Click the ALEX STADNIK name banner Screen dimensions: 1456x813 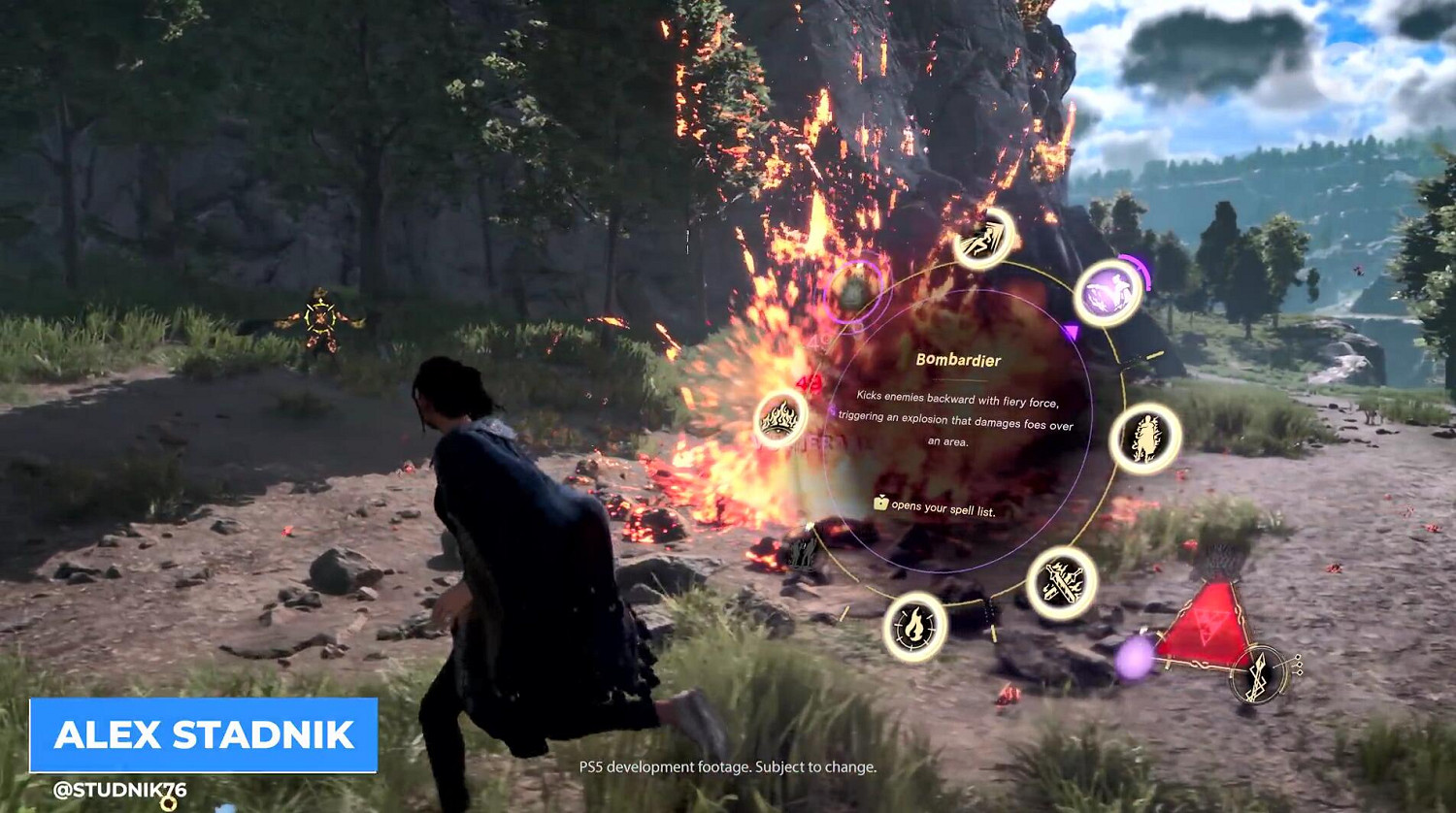coord(202,735)
